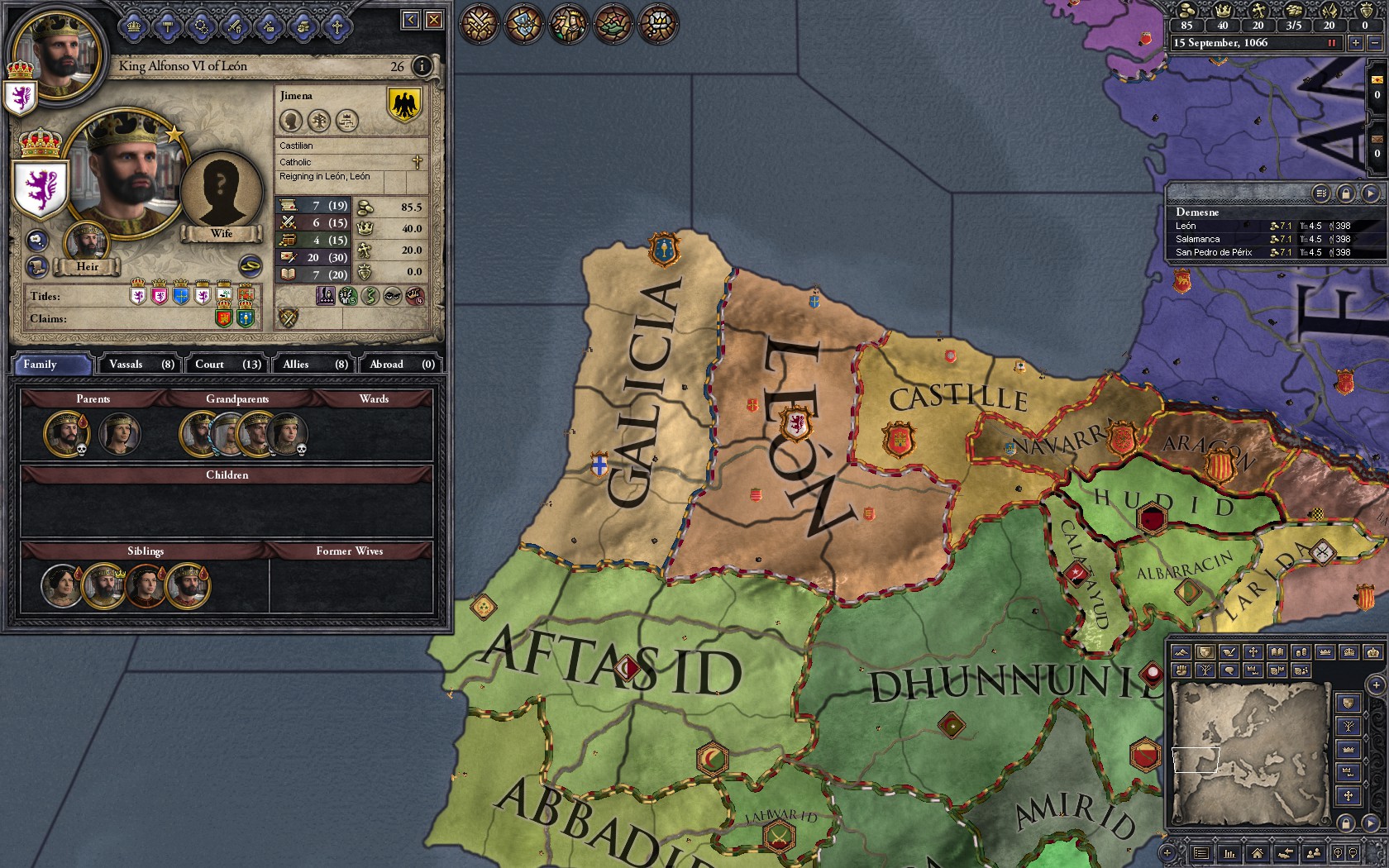This screenshot has height=868, width=1389.
Task: Pause the game with the pause button
Action: (1332, 42)
